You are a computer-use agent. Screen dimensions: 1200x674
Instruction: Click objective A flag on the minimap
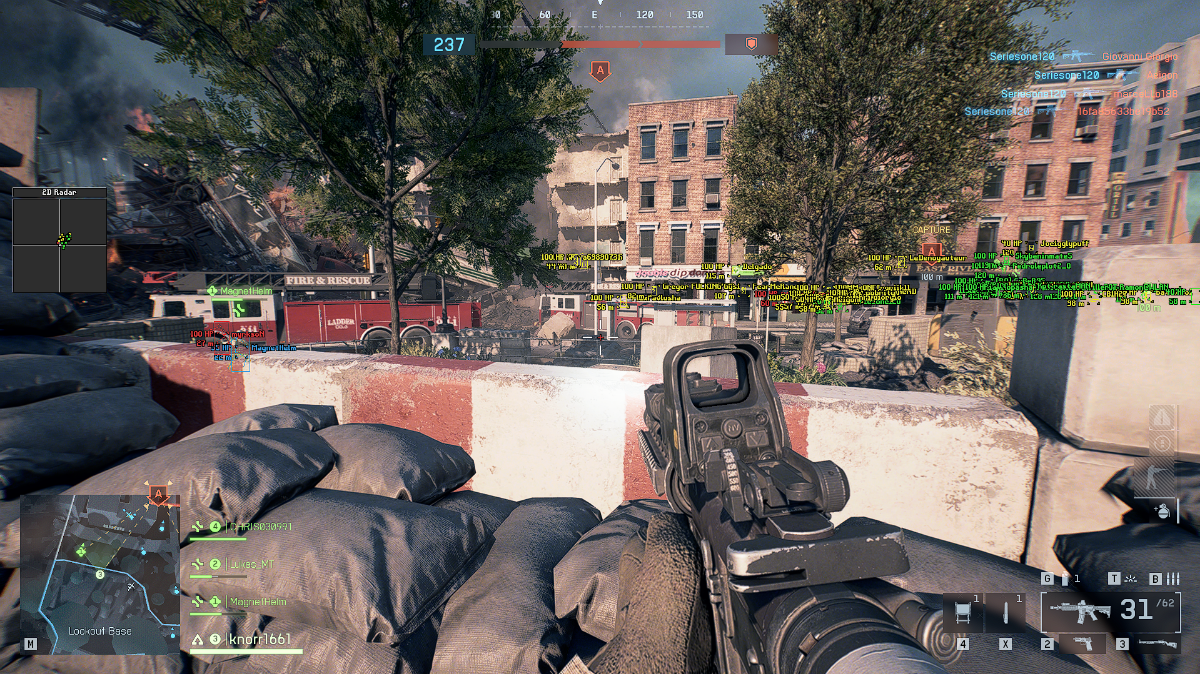(x=158, y=494)
